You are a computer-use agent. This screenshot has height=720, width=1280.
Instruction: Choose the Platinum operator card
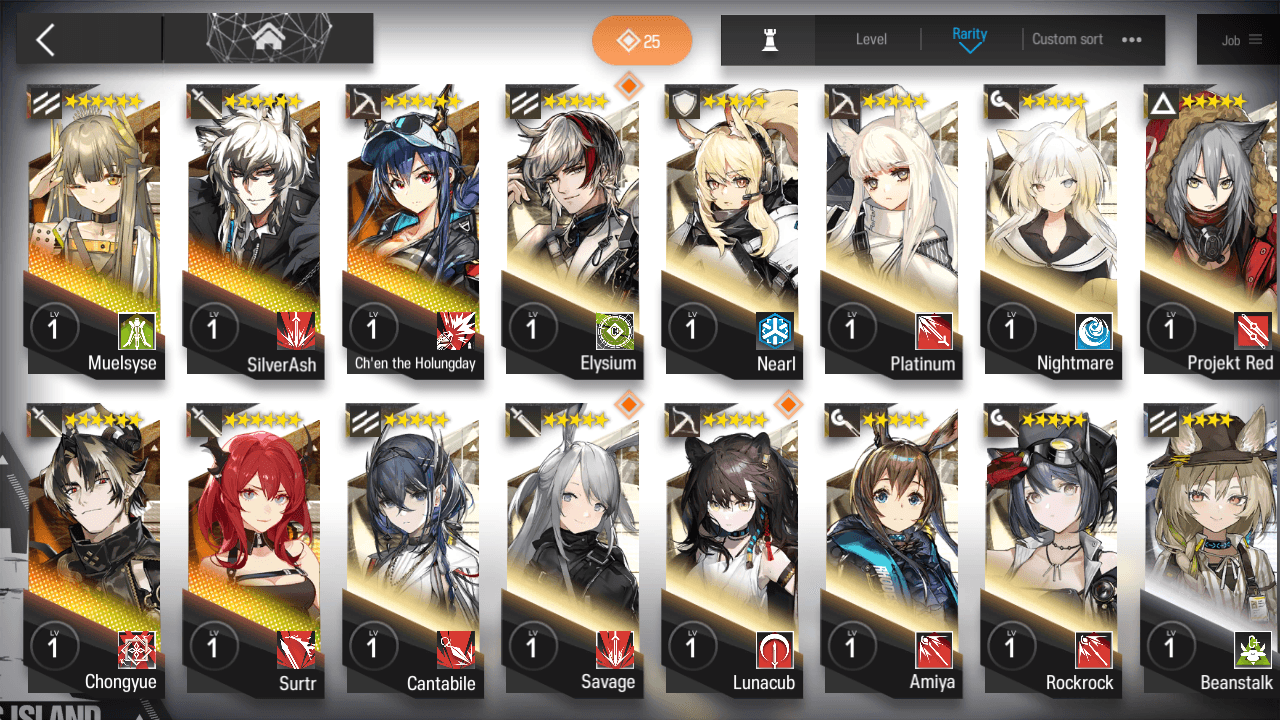tap(892, 230)
